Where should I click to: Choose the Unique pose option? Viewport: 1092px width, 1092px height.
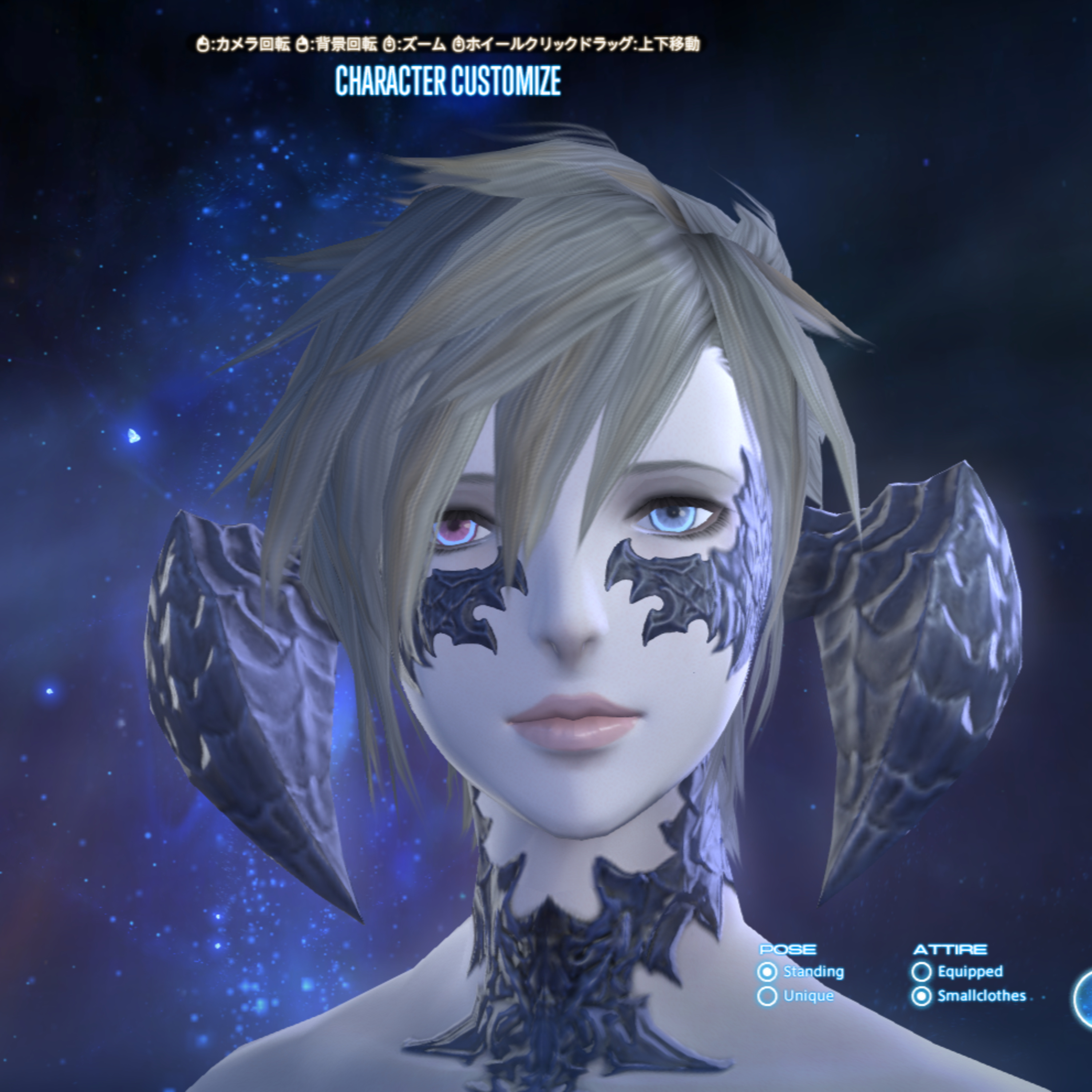(767, 996)
